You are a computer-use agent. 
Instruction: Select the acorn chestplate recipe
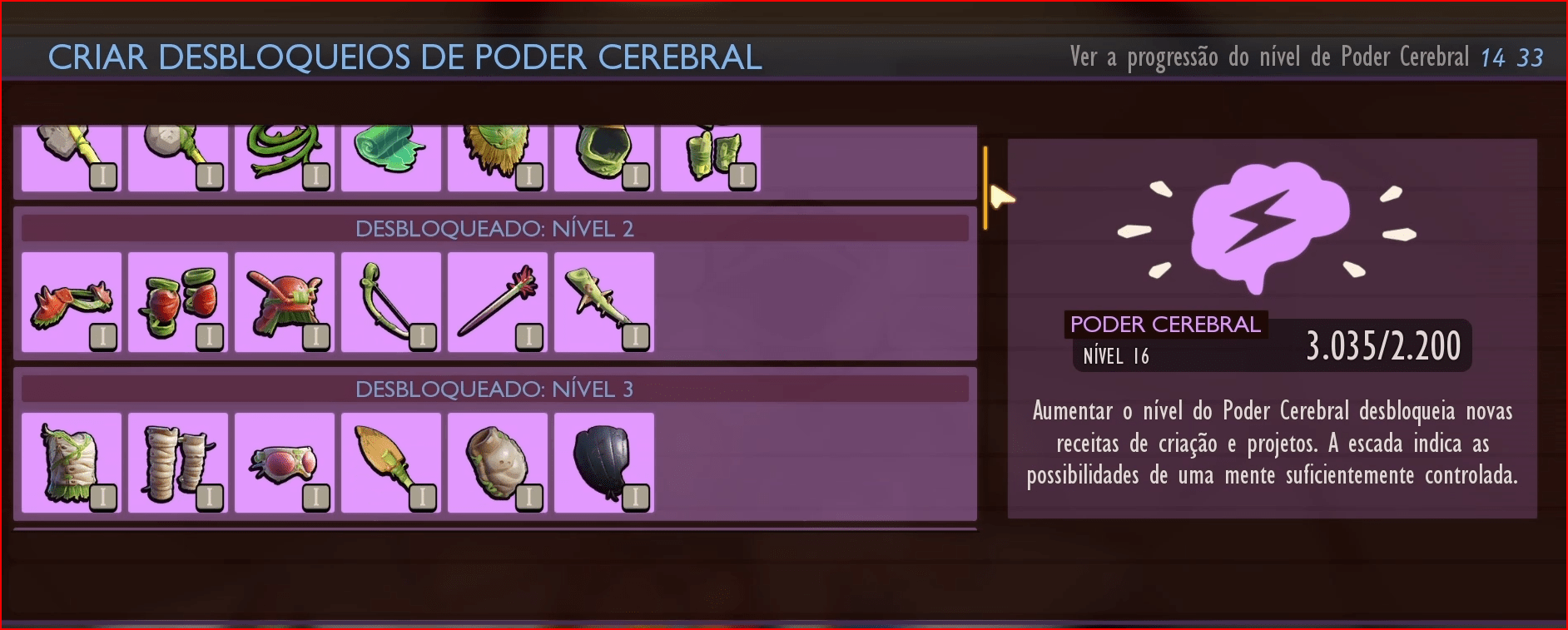(72, 463)
